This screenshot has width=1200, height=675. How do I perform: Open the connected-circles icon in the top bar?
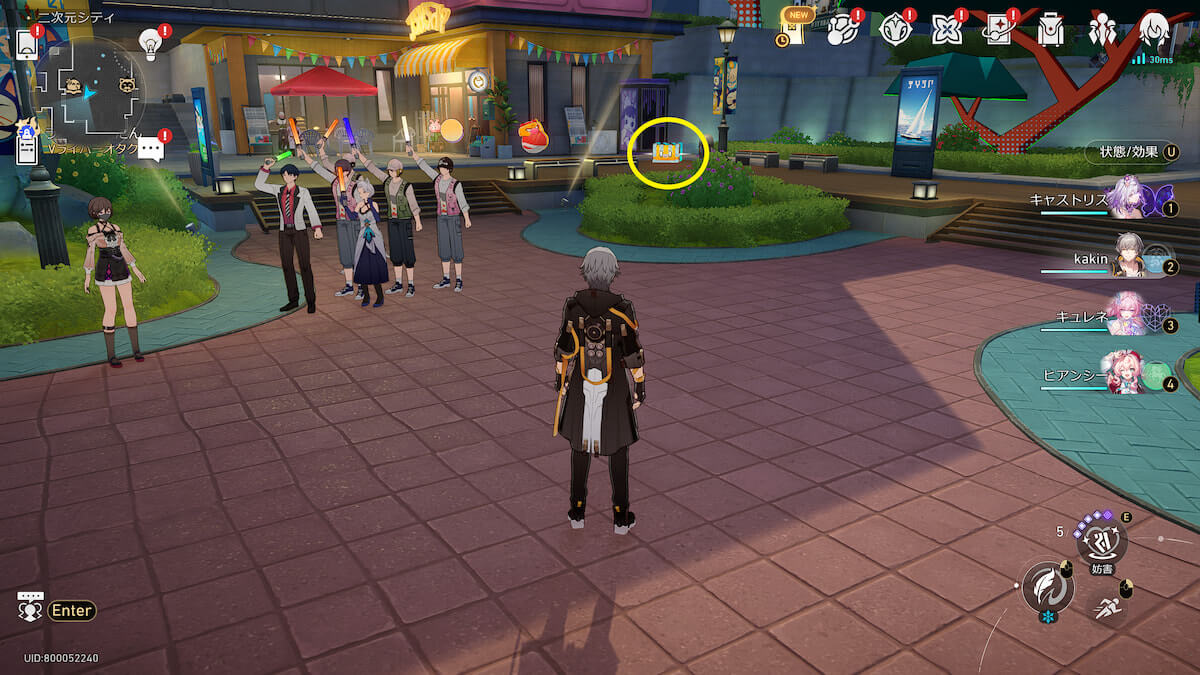tap(841, 30)
